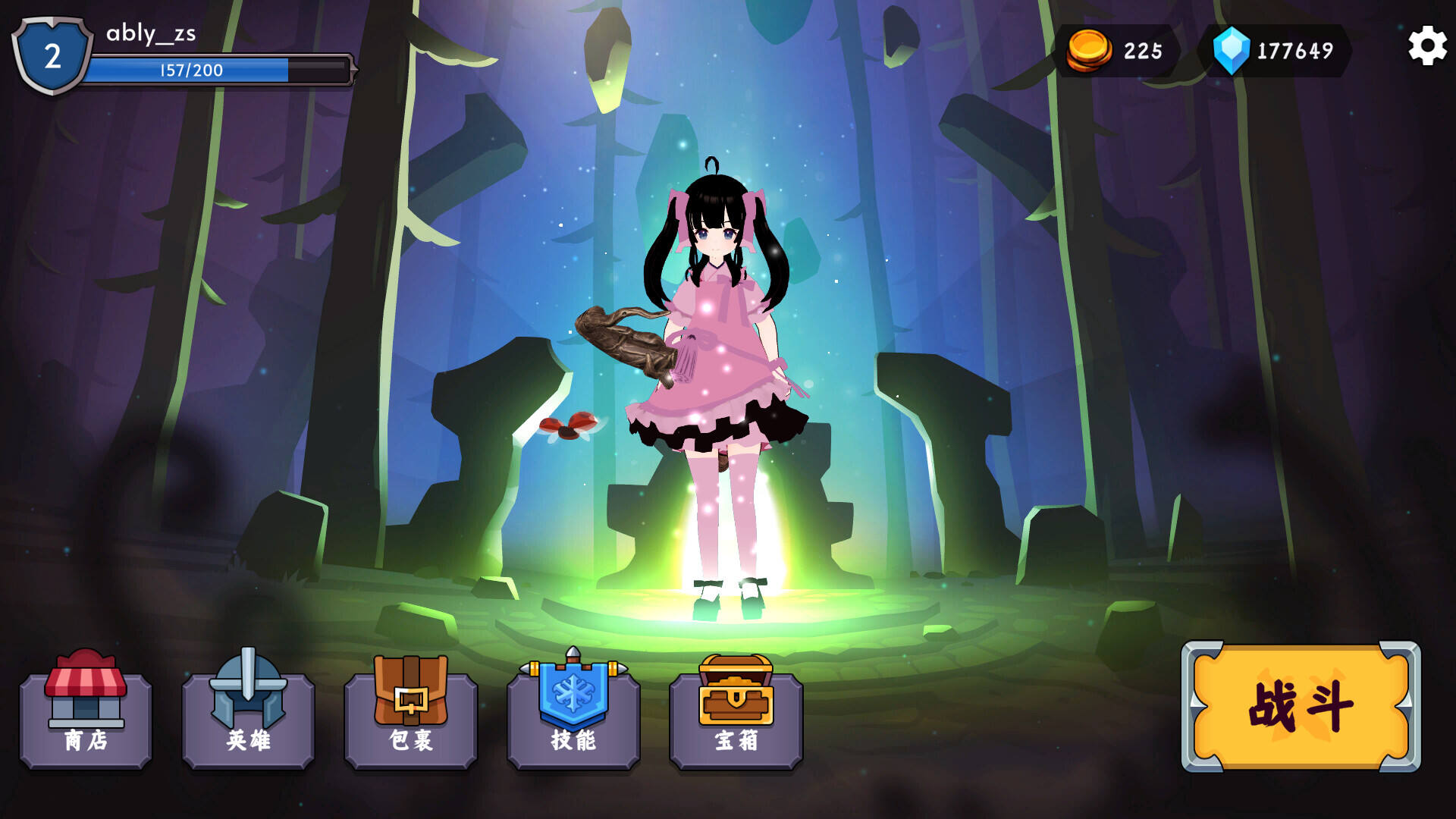This screenshot has height=819, width=1456.
Task: Click the gold amount showing 225
Action: 1143,52
